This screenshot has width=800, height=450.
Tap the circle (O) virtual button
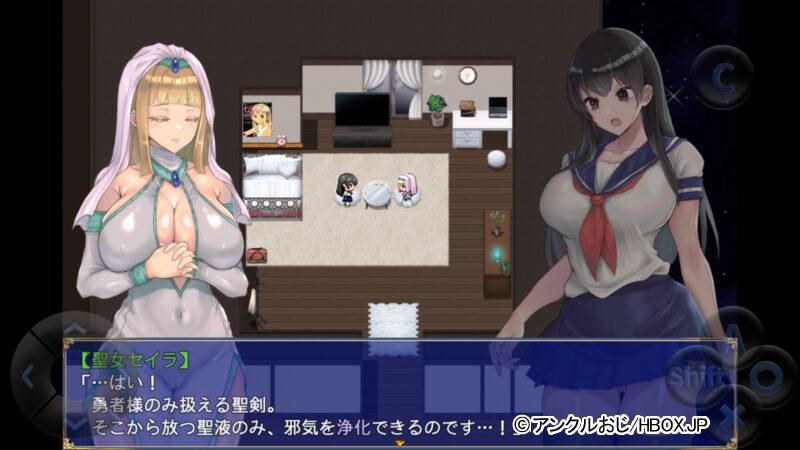(x=765, y=377)
